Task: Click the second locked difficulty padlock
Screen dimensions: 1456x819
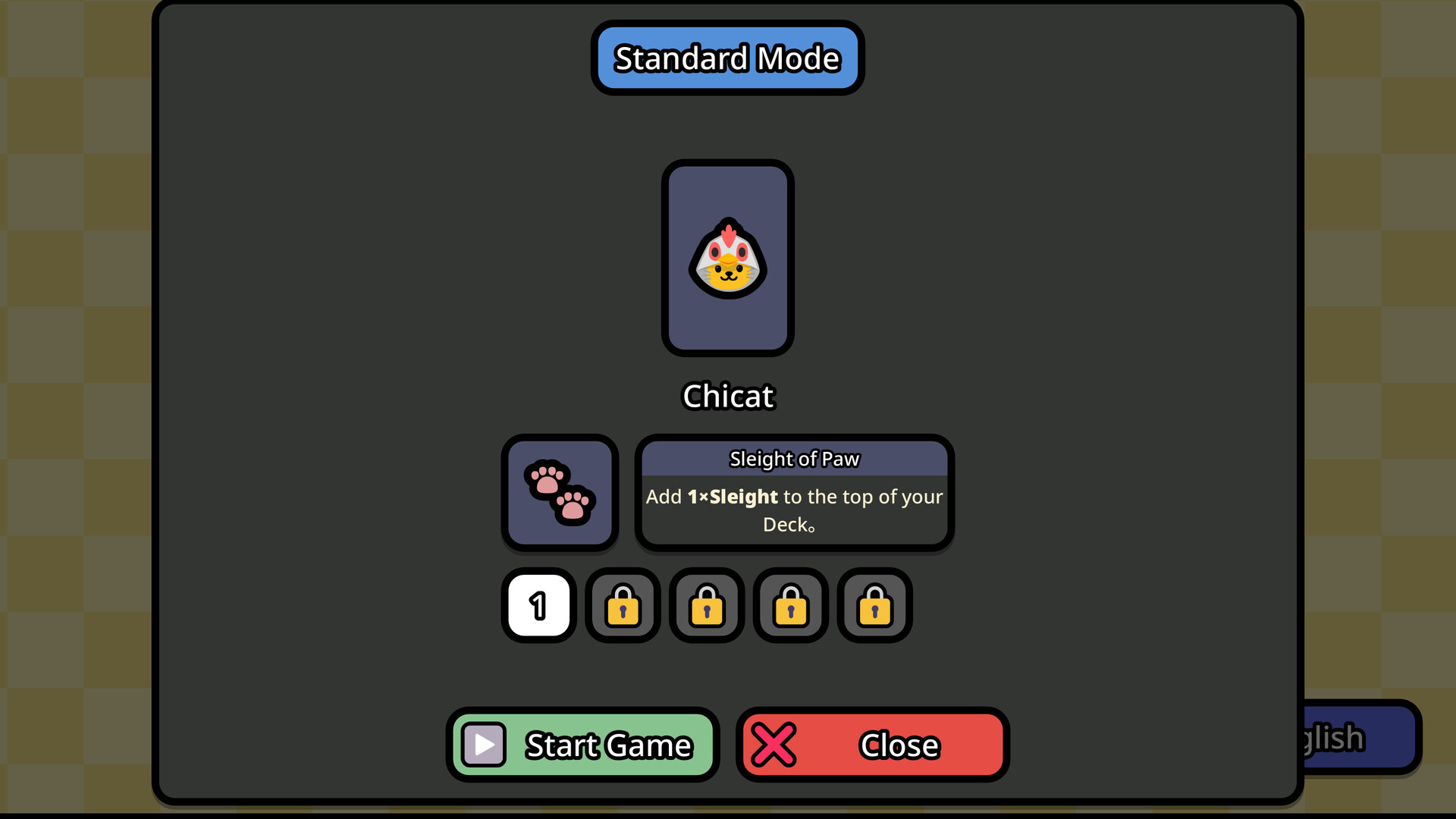Action: point(706,606)
